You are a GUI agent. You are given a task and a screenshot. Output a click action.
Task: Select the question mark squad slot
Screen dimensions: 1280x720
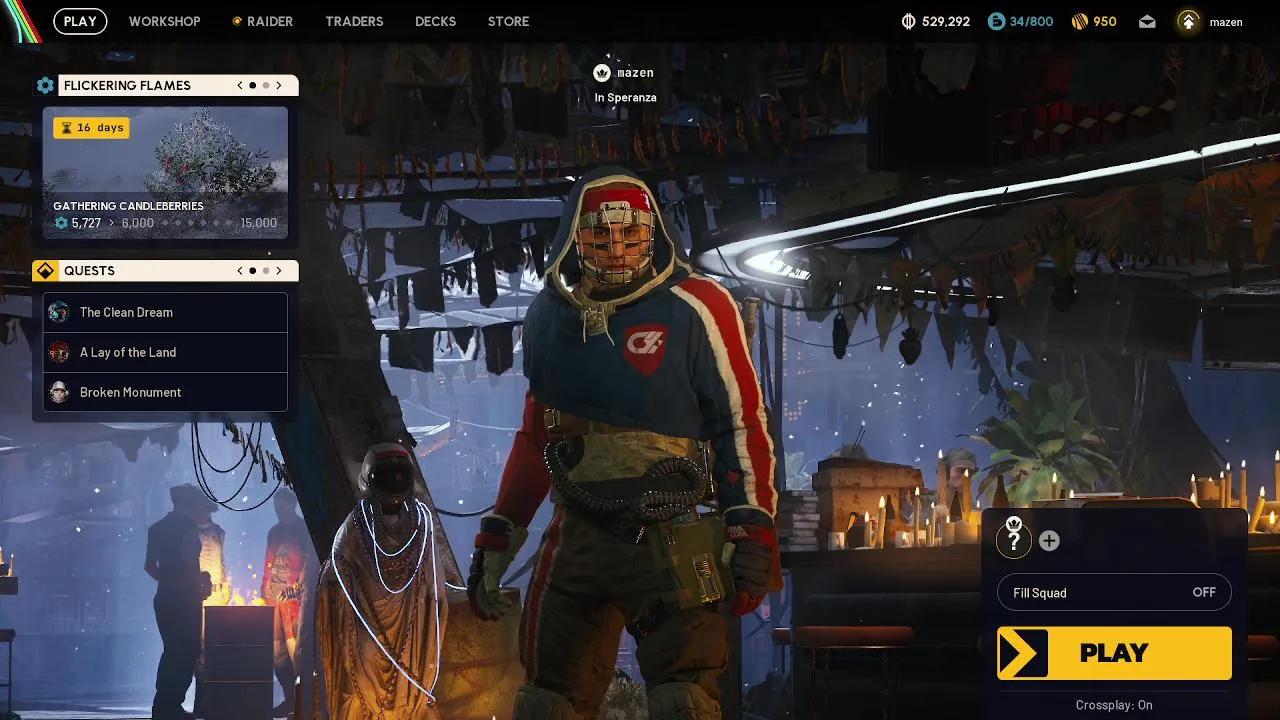click(1014, 541)
